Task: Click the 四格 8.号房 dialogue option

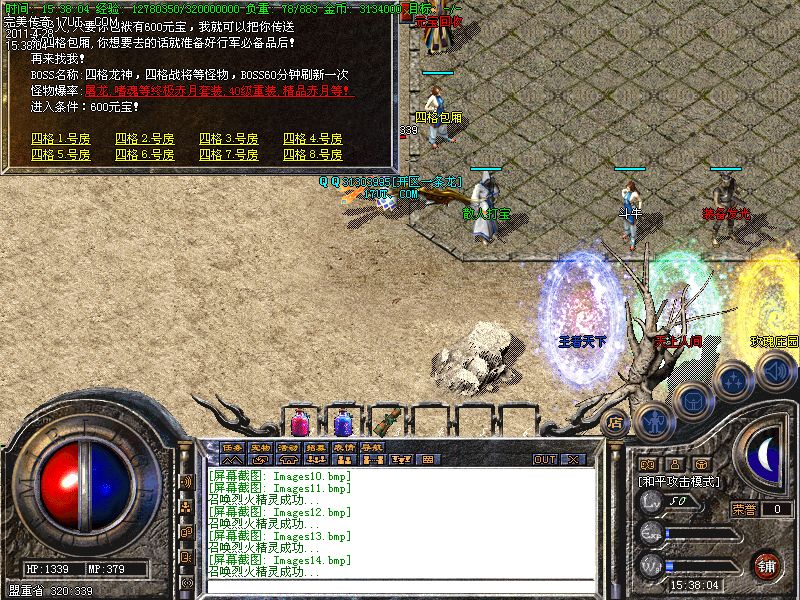Action: [x=313, y=155]
